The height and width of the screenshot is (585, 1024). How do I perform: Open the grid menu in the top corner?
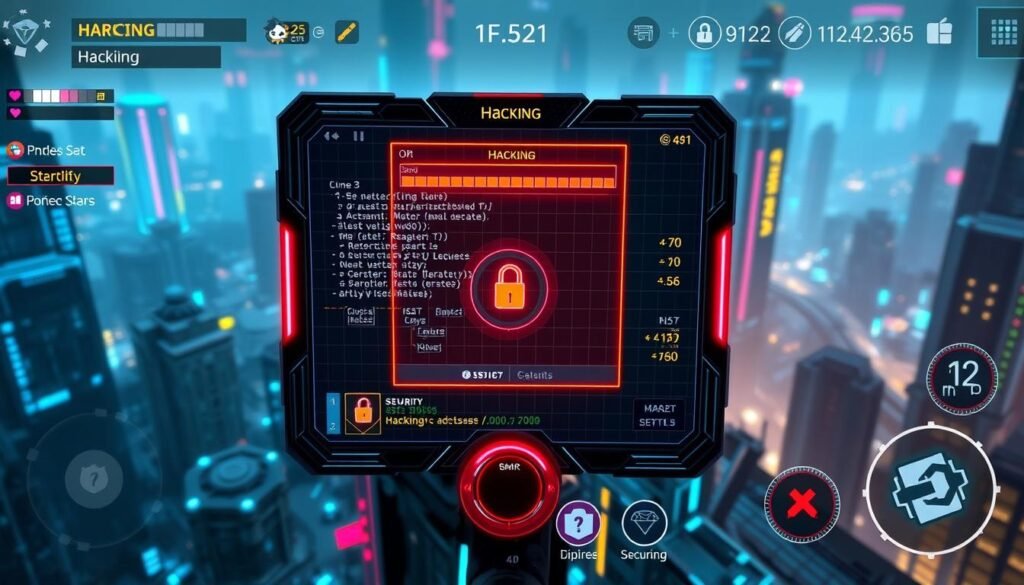tap(999, 31)
